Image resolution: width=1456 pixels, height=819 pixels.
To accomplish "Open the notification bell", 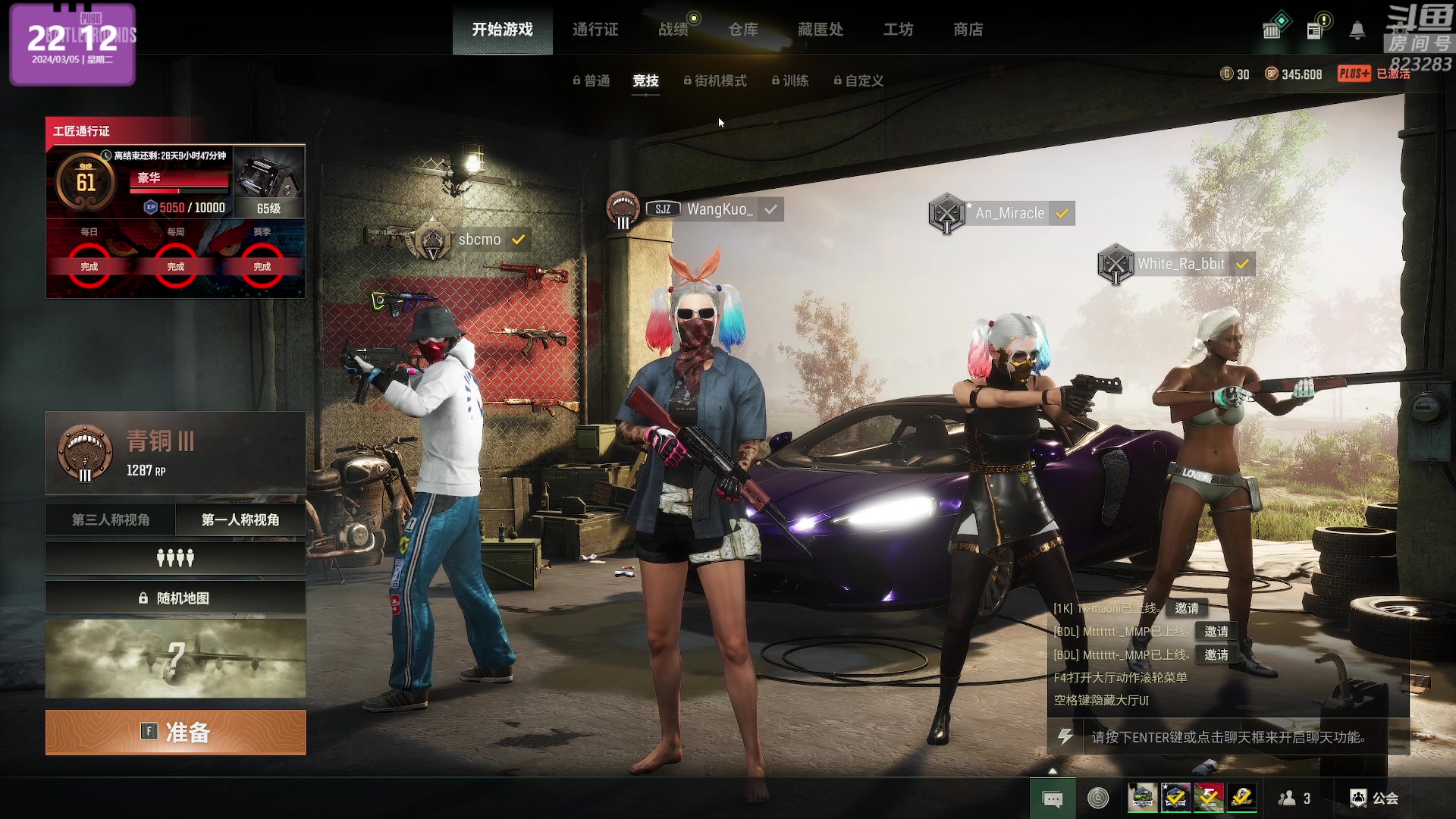I will click(x=1357, y=30).
